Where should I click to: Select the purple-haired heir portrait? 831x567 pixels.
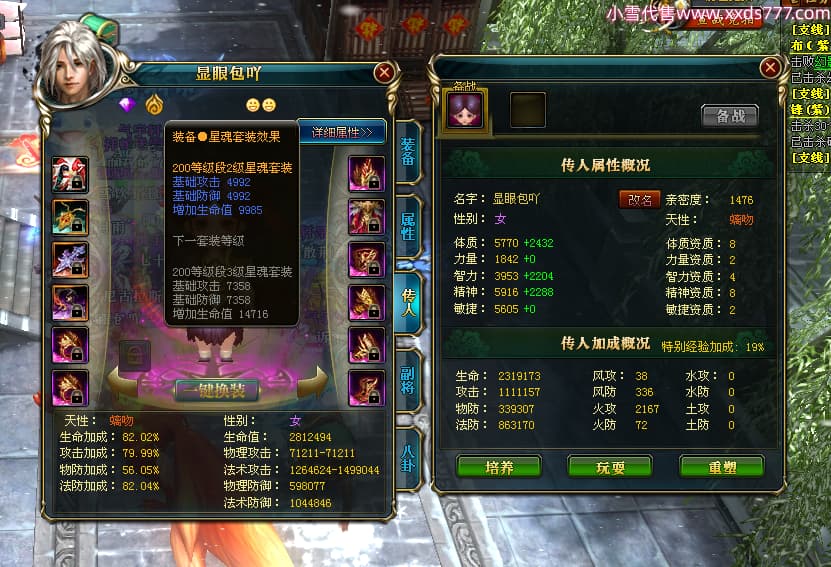[465, 109]
